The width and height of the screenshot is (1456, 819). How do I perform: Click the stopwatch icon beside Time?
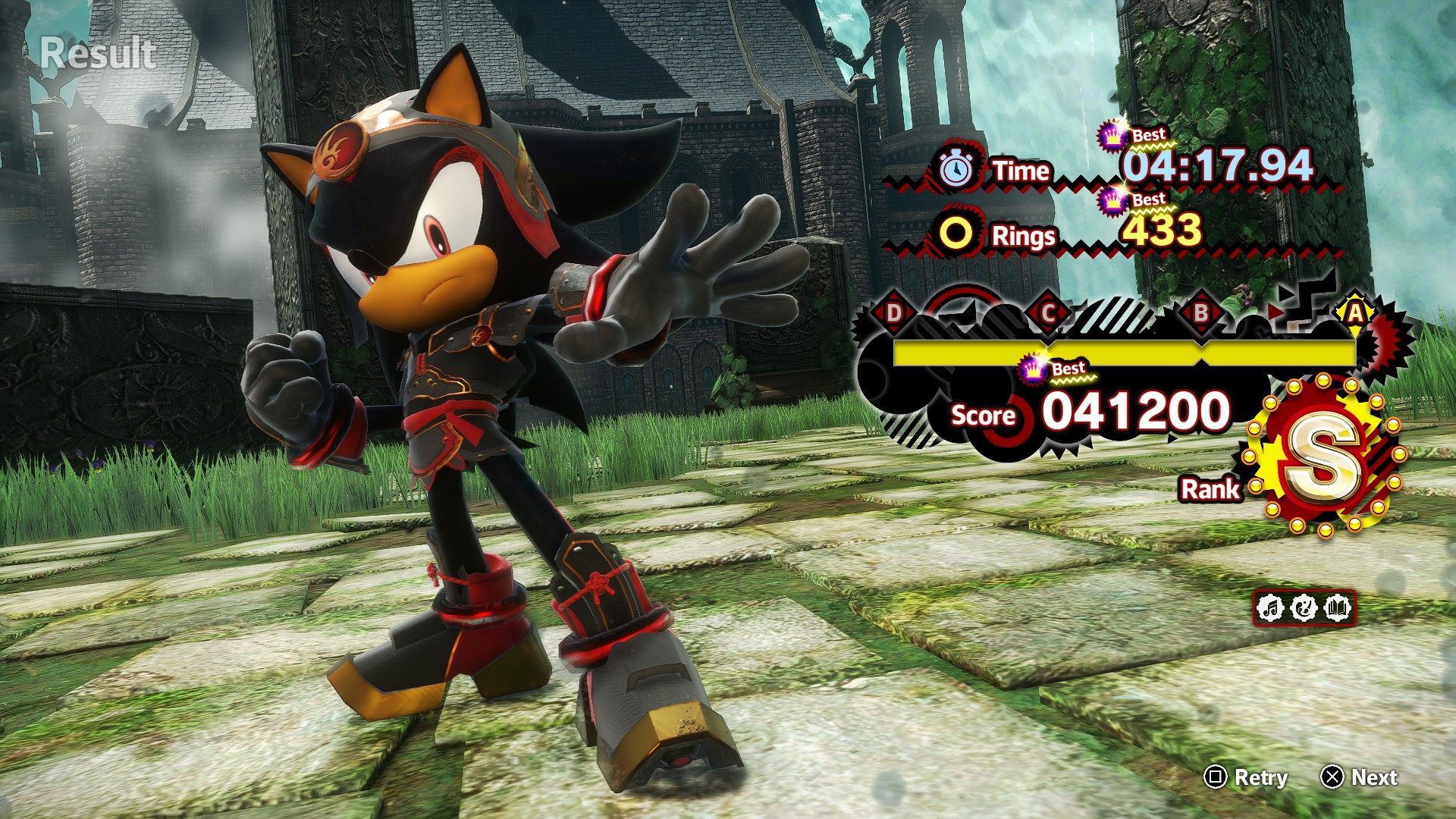957,168
